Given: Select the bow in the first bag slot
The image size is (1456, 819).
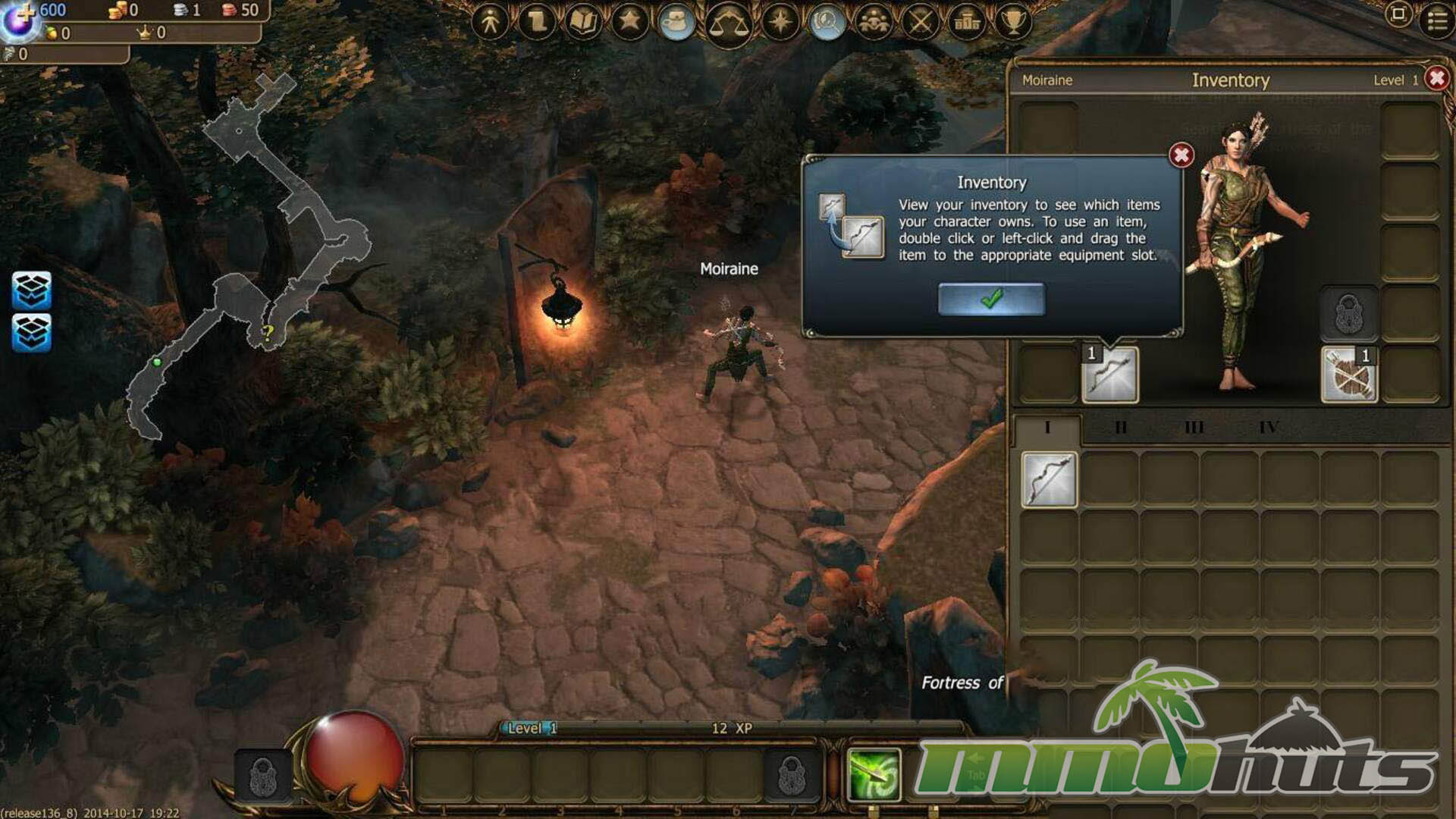Looking at the screenshot, I should [1049, 479].
